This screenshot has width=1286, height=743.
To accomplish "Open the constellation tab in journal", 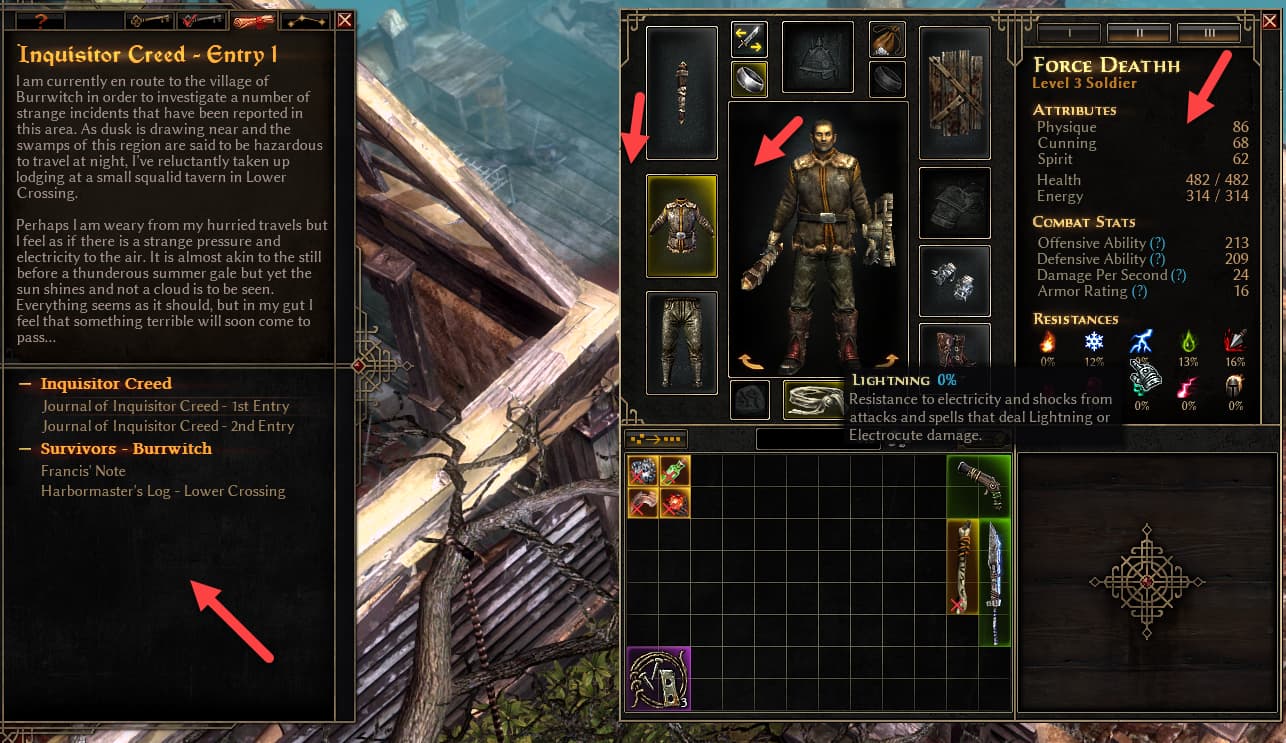I will click(x=306, y=20).
